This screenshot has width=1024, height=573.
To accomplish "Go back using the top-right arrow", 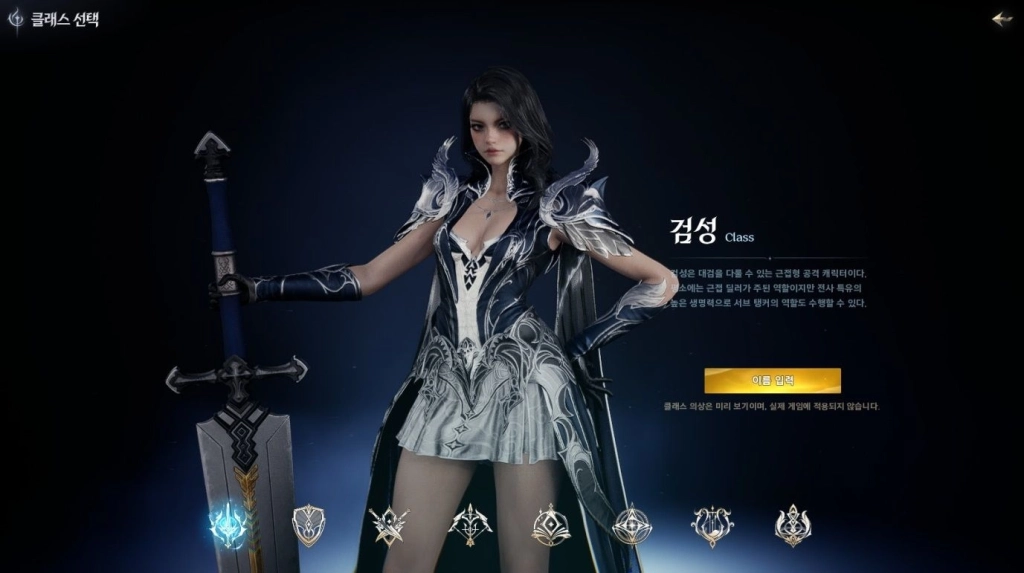I will (1001, 19).
